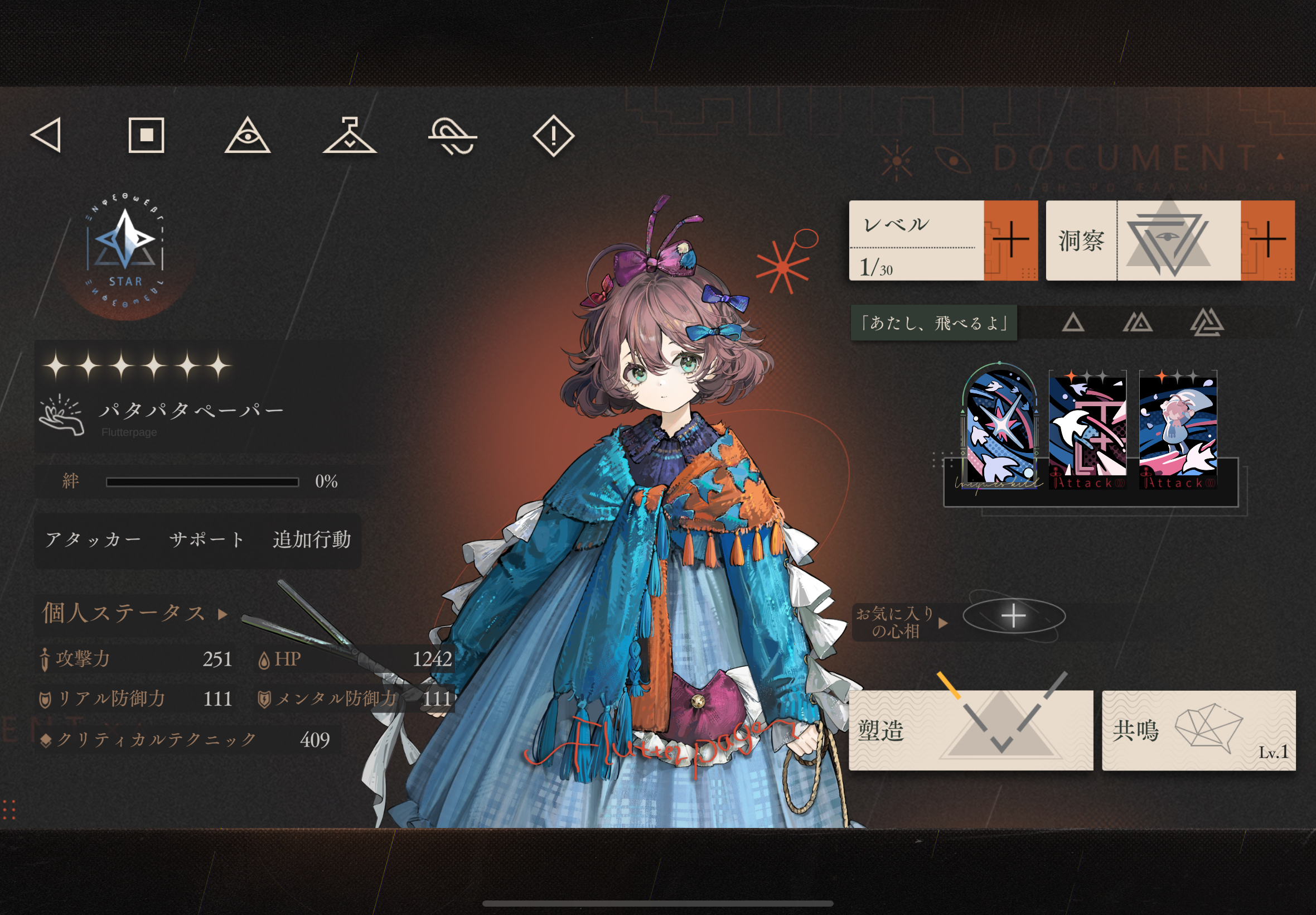
Task: Go back with the left arrow button
Action: tap(46, 136)
